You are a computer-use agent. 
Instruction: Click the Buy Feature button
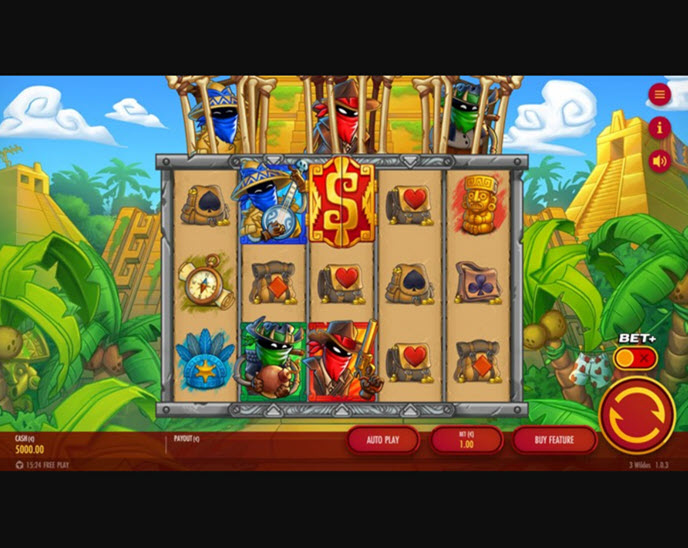[x=554, y=440]
